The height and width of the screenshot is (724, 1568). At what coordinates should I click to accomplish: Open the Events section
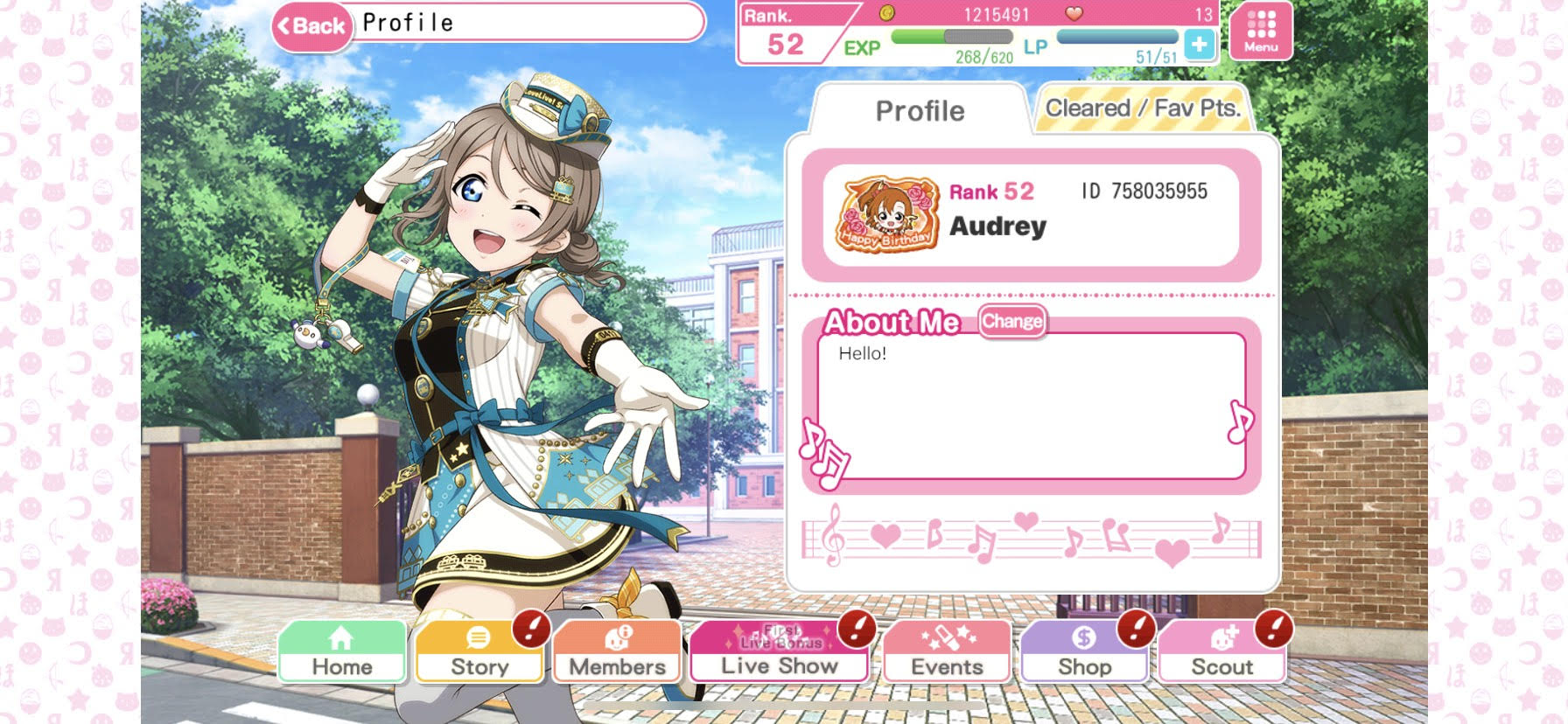(947, 652)
